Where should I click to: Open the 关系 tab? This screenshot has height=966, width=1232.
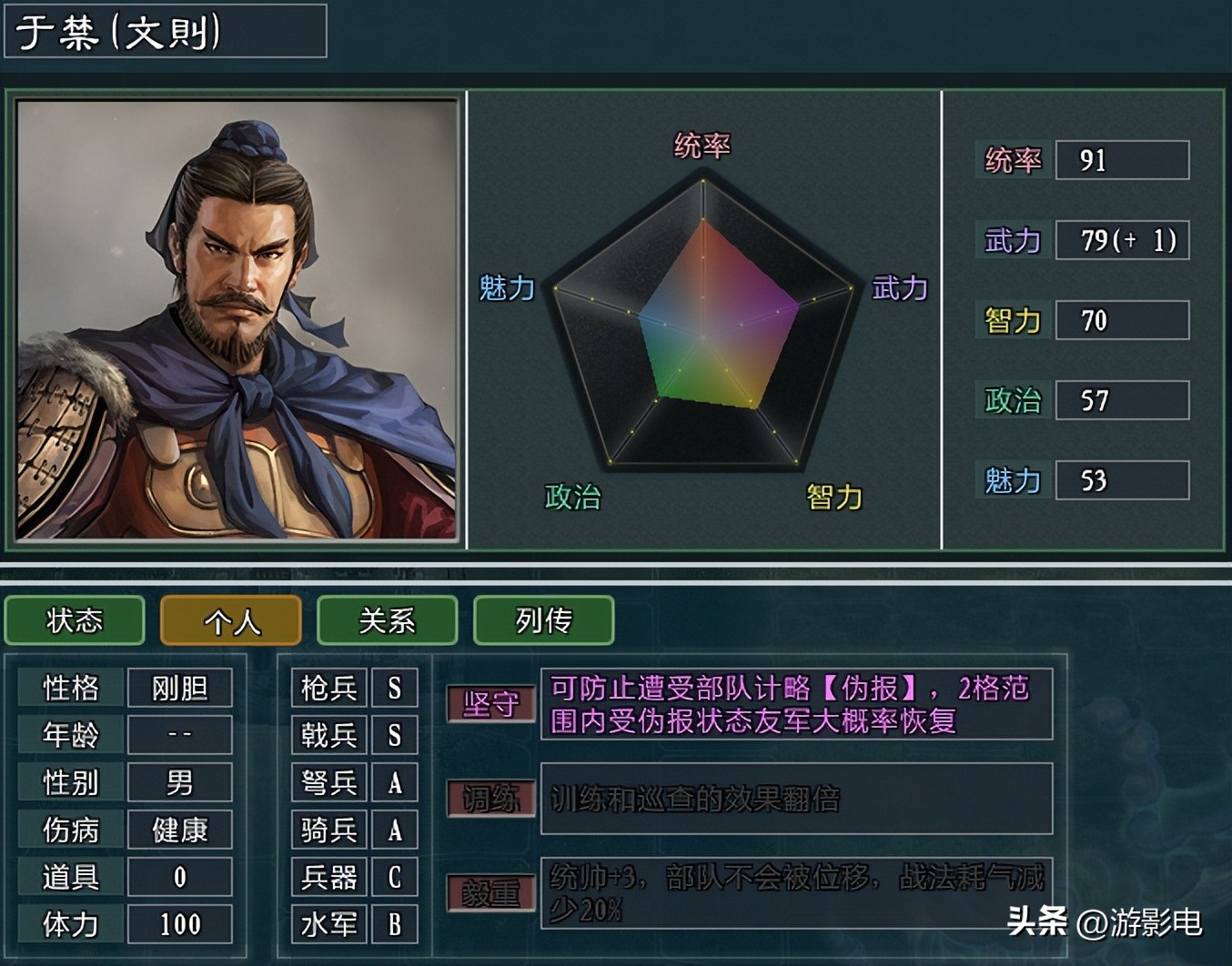[387, 621]
